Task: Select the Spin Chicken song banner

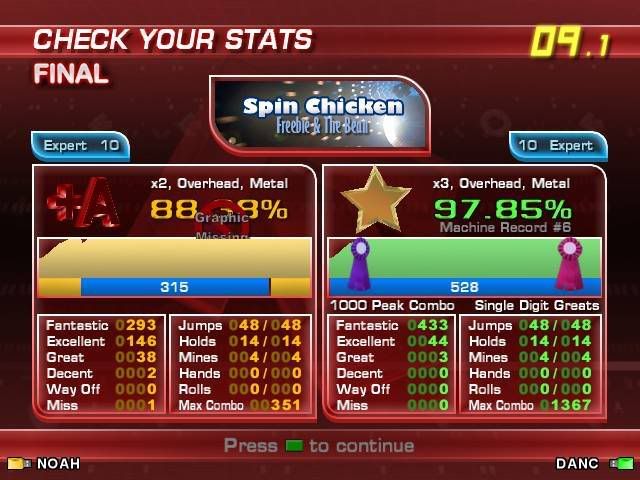Action: pos(320,114)
